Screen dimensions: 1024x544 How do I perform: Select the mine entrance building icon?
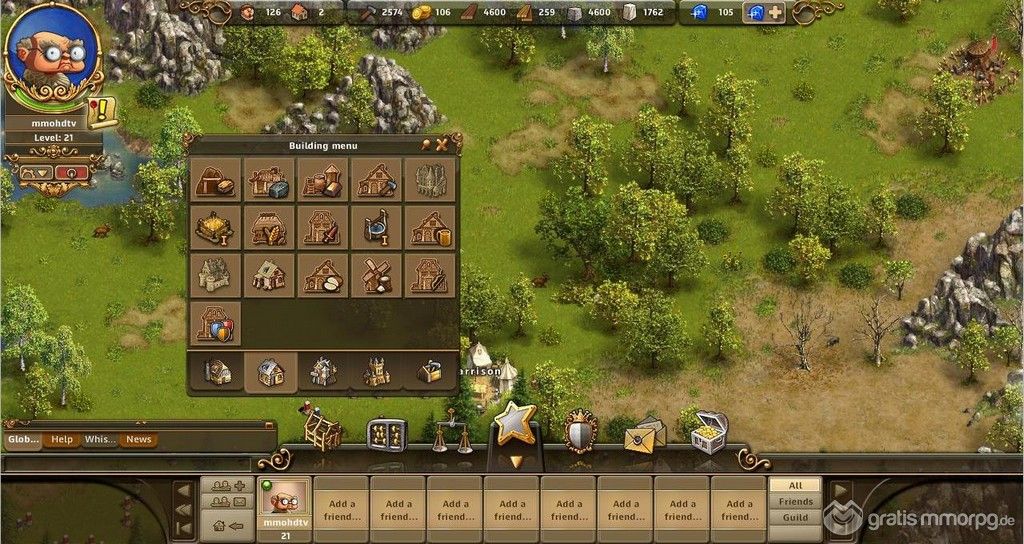[214, 180]
